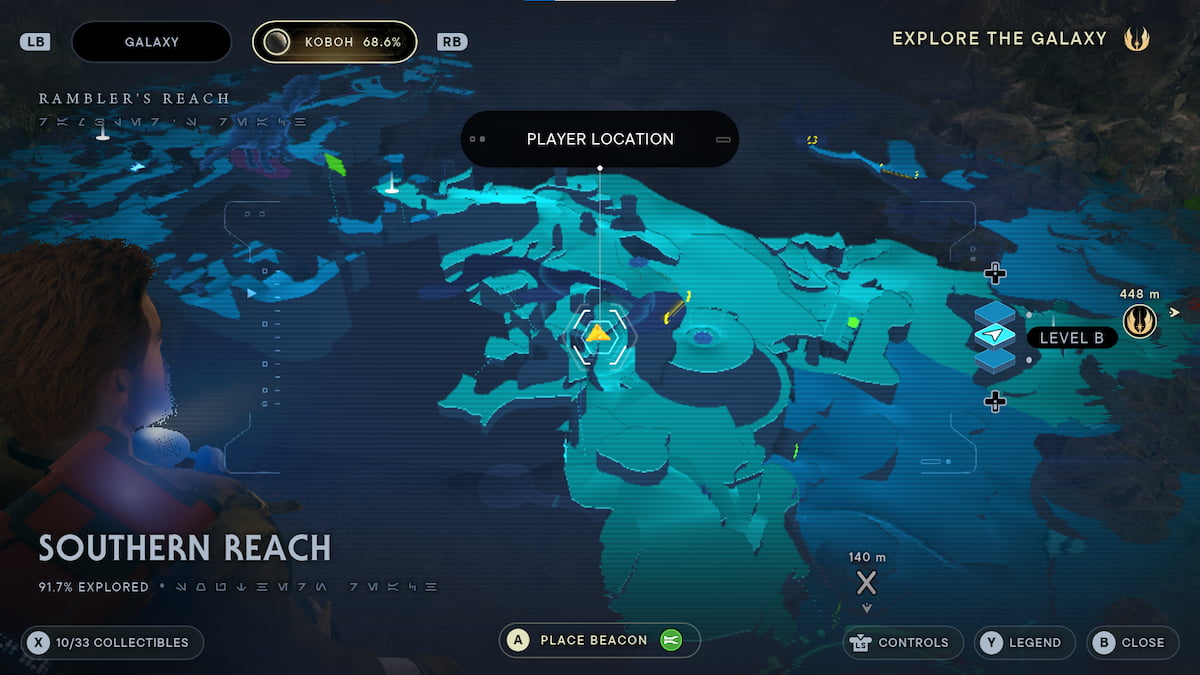Select the X waypoint marker at 140 m

[x=866, y=583]
